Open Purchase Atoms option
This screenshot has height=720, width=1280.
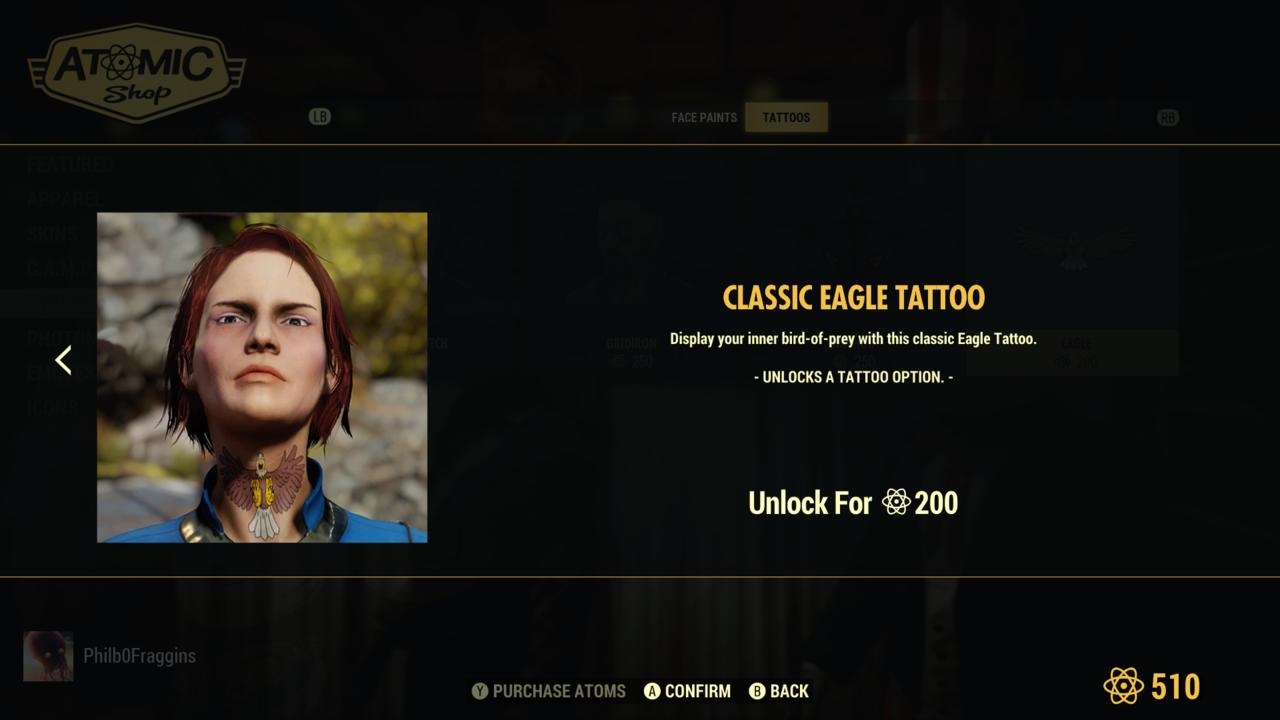pyautogui.click(x=549, y=691)
